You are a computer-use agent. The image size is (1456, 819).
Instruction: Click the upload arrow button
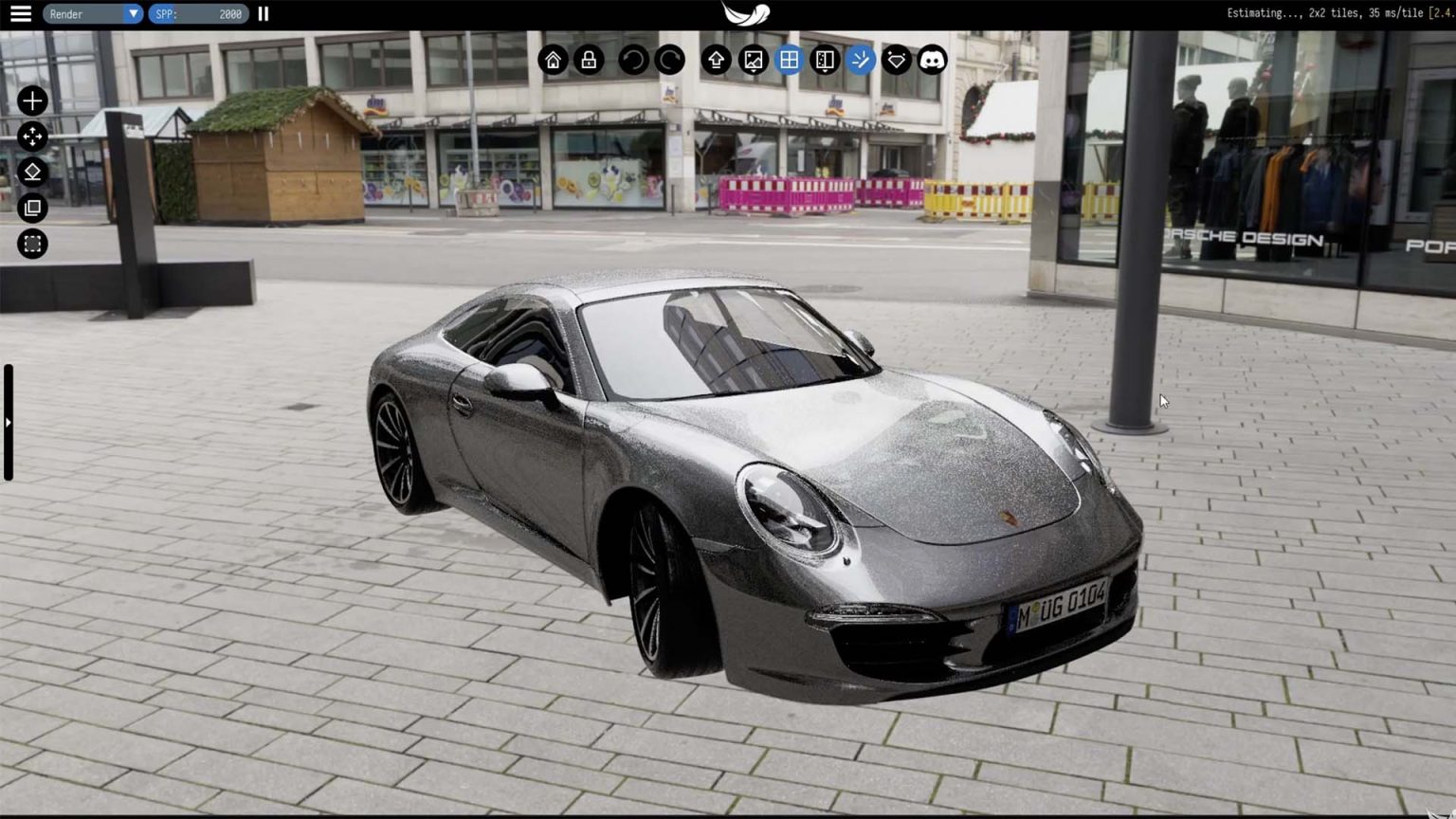[716, 61]
